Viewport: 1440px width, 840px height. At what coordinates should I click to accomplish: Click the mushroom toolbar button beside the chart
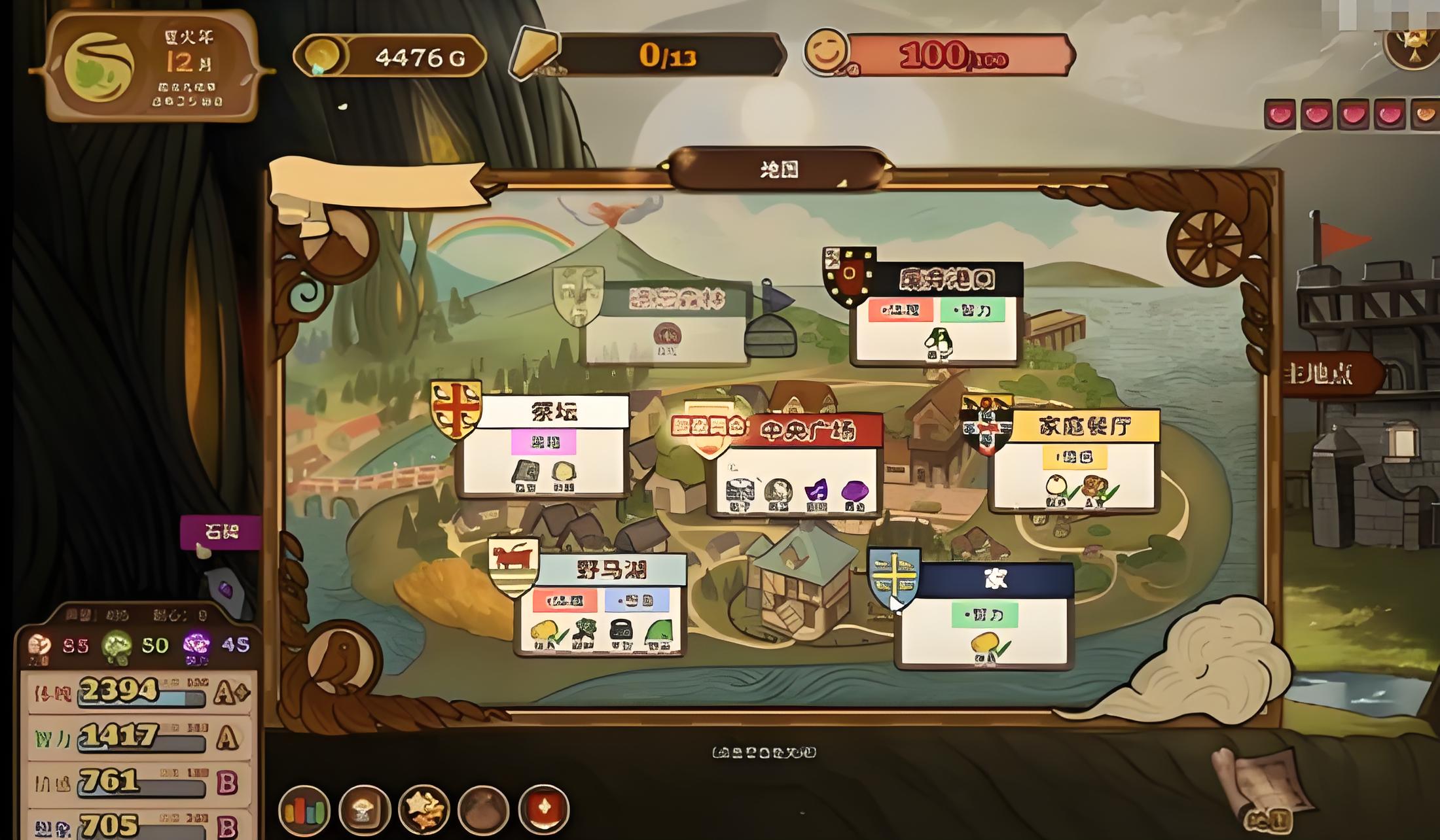tap(365, 810)
